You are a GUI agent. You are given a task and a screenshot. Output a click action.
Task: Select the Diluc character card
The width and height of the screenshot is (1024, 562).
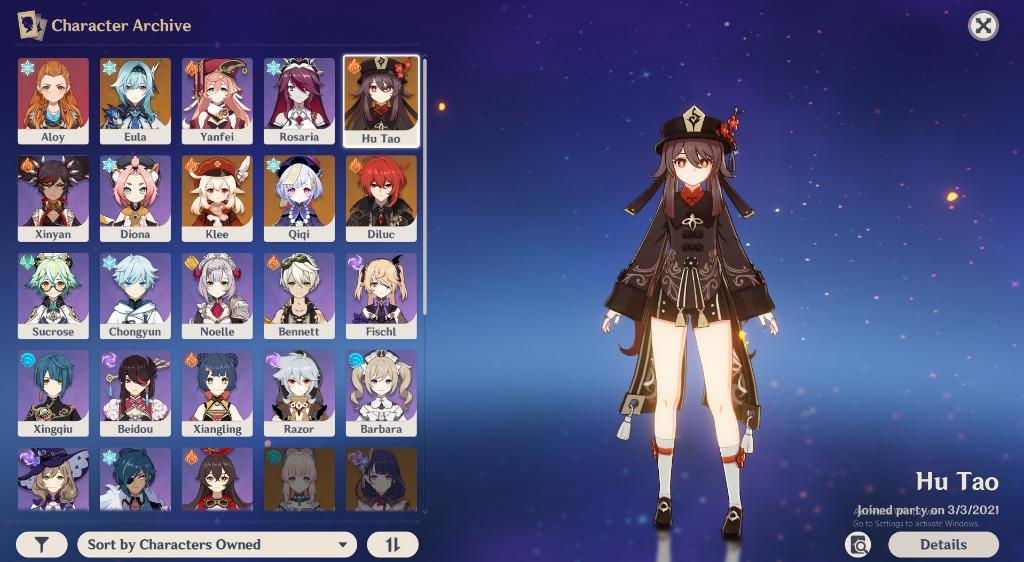click(381, 198)
